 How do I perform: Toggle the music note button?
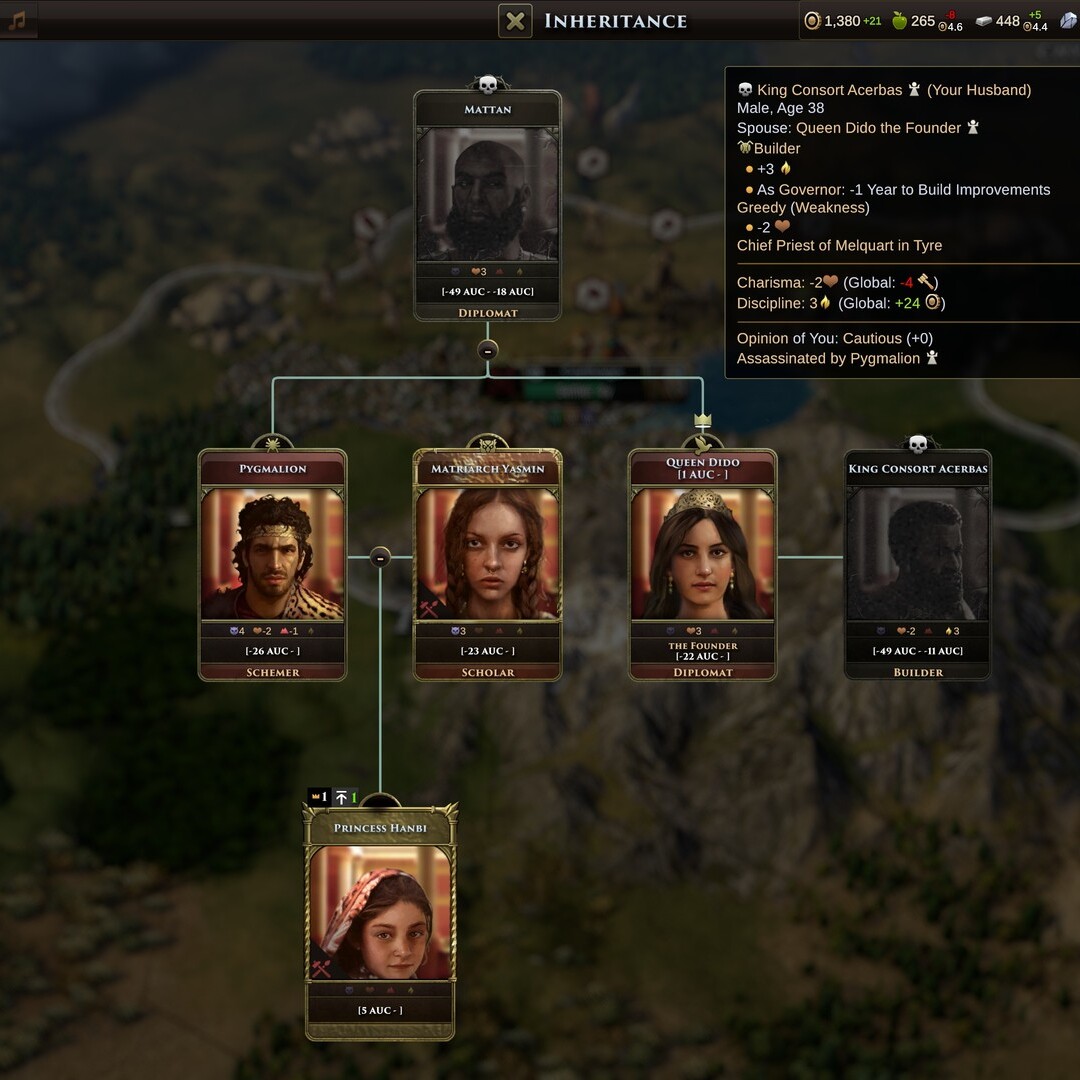[x=18, y=20]
